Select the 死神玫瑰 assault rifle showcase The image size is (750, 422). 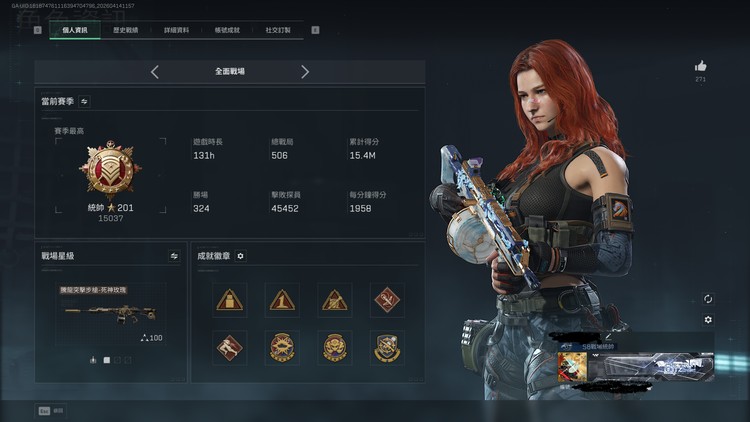[x=110, y=311]
